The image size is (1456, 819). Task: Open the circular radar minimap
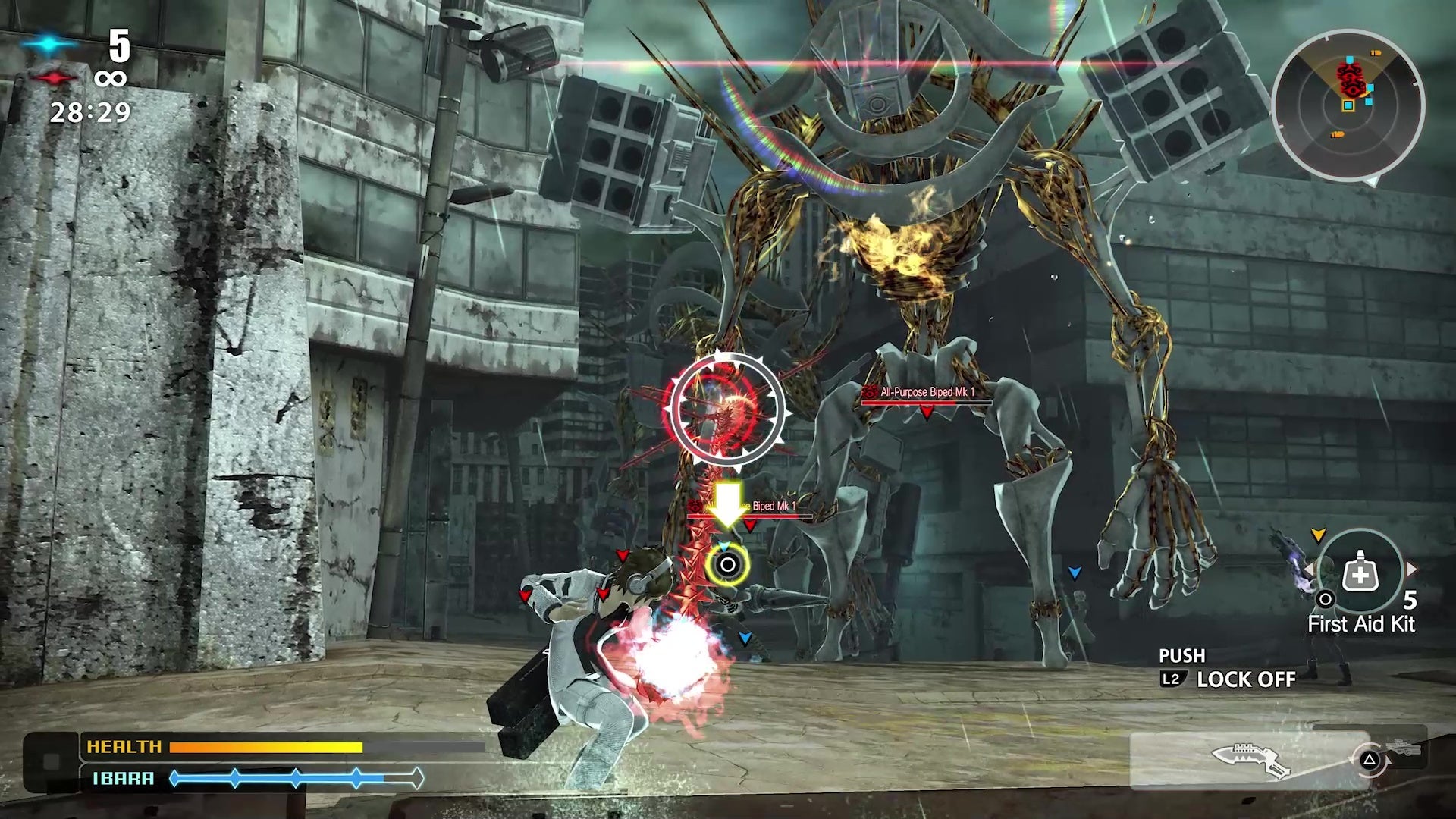(1348, 105)
